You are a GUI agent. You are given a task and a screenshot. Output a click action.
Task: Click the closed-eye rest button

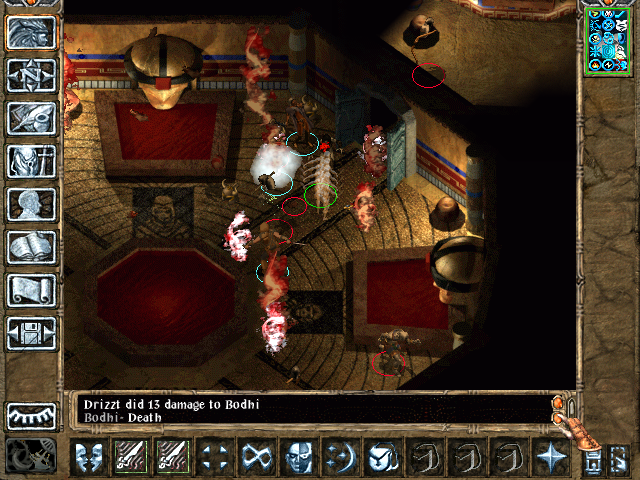(x=31, y=416)
